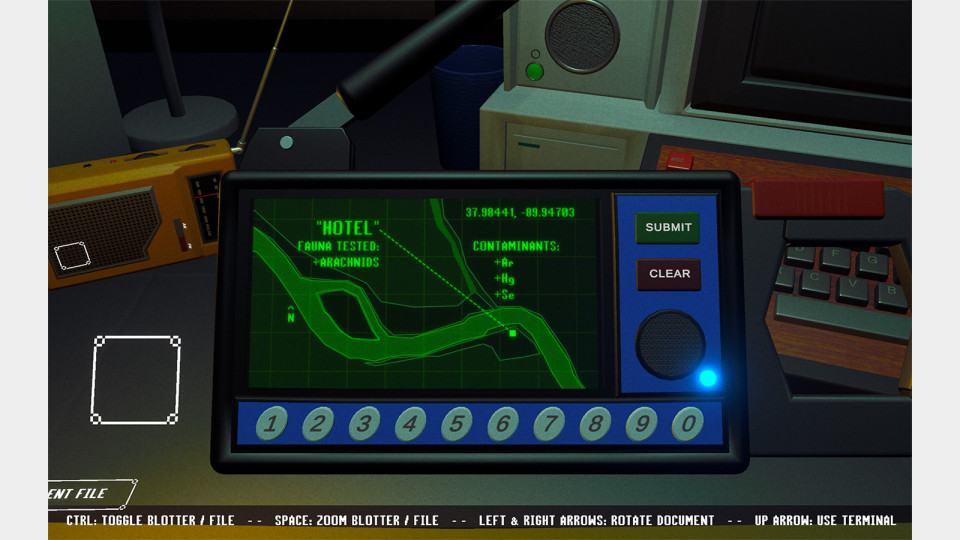Viewport: 960px width, 540px height.
Task: Click keypad button 6
Action: [503, 424]
